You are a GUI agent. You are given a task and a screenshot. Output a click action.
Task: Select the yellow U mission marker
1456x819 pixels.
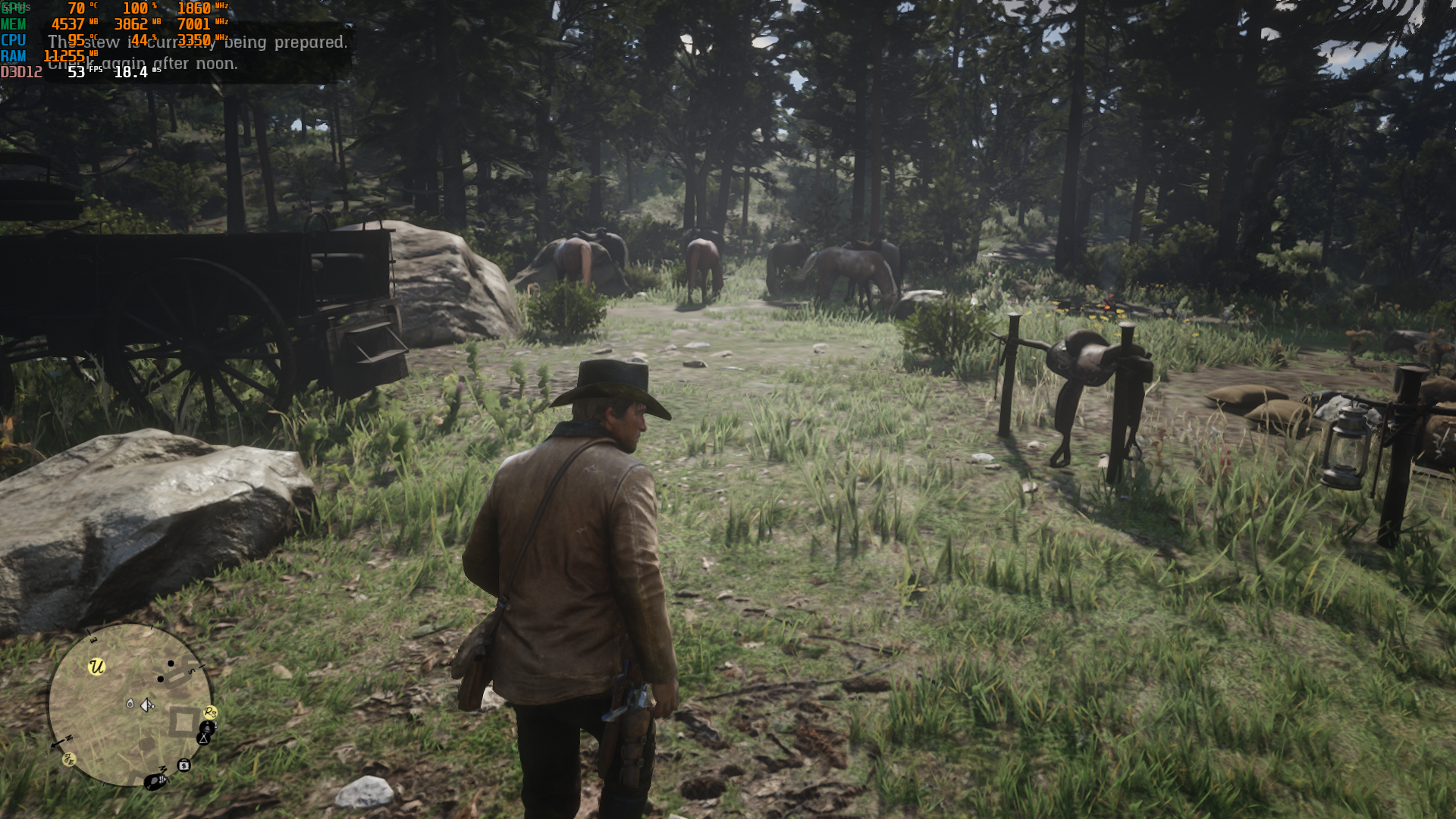pyautogui.click(x=96, y=667)
